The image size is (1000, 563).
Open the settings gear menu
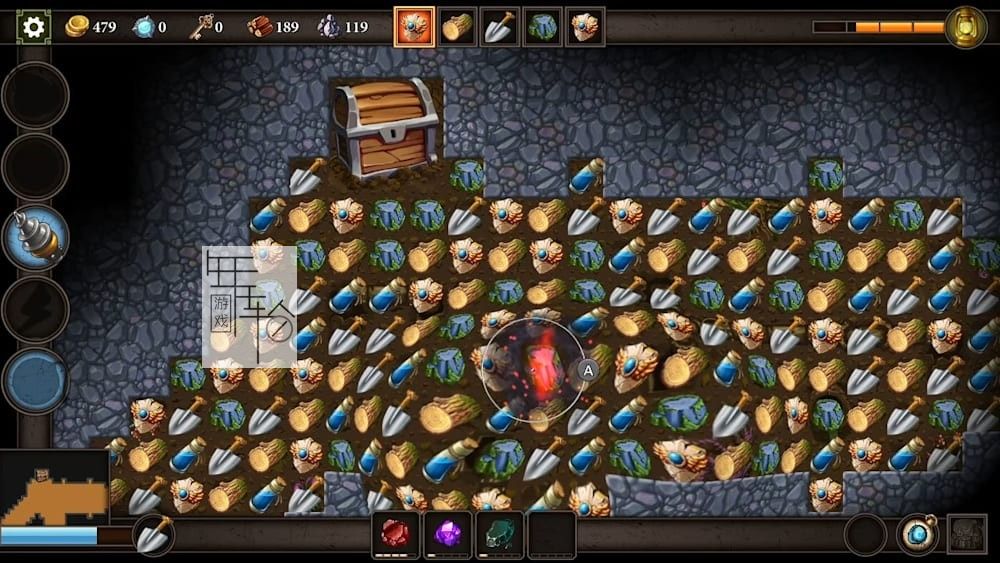point(34,27)
